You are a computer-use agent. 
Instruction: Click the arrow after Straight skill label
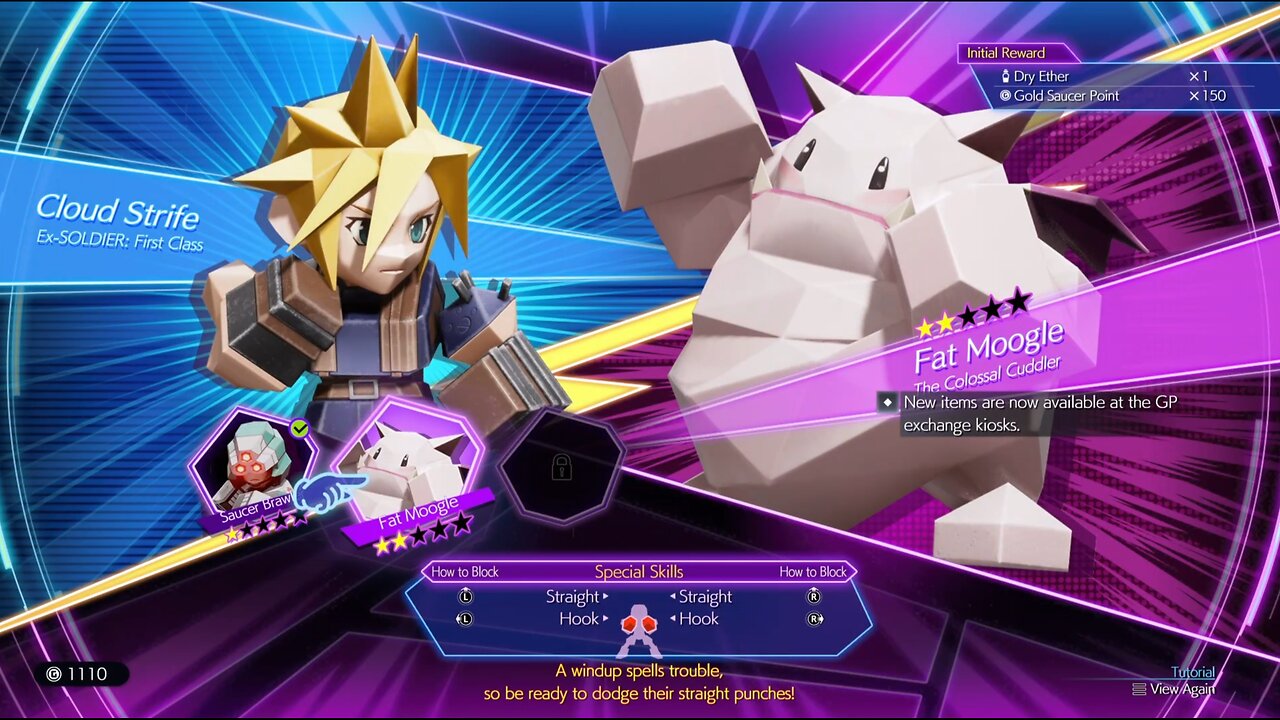coord(605,596)
